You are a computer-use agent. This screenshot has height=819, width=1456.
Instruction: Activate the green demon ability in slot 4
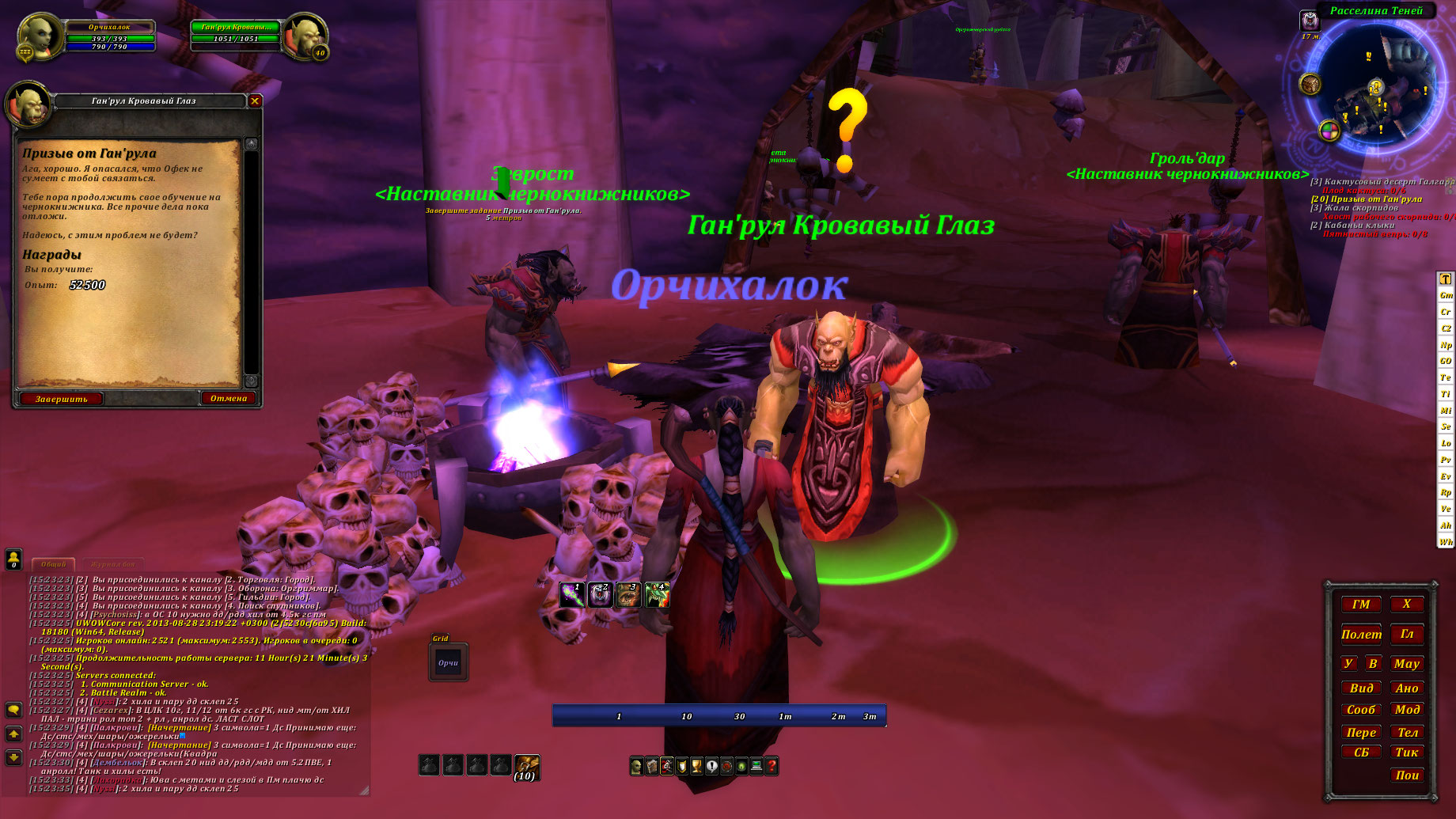pos(657,594)
